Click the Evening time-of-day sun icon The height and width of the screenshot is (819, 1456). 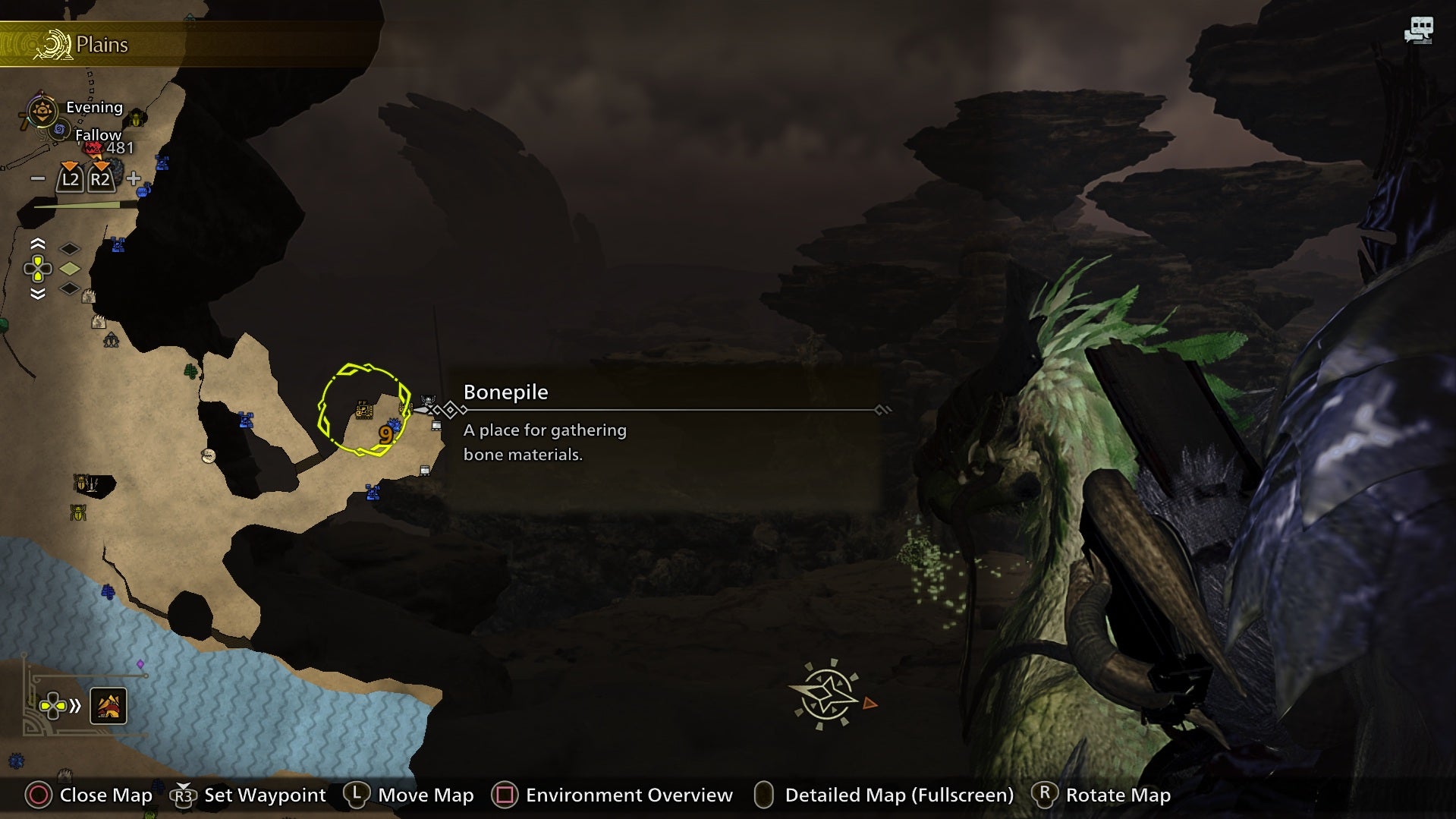click(x=42, y=111)
